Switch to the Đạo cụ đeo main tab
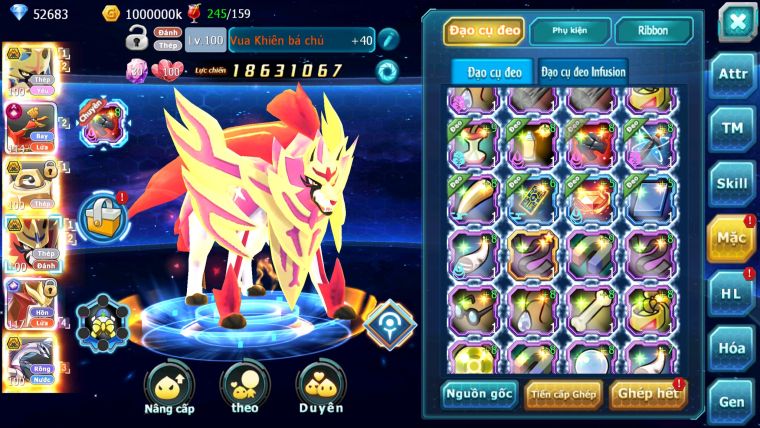Screen dimensions: 760x428 tap(483, 31)
